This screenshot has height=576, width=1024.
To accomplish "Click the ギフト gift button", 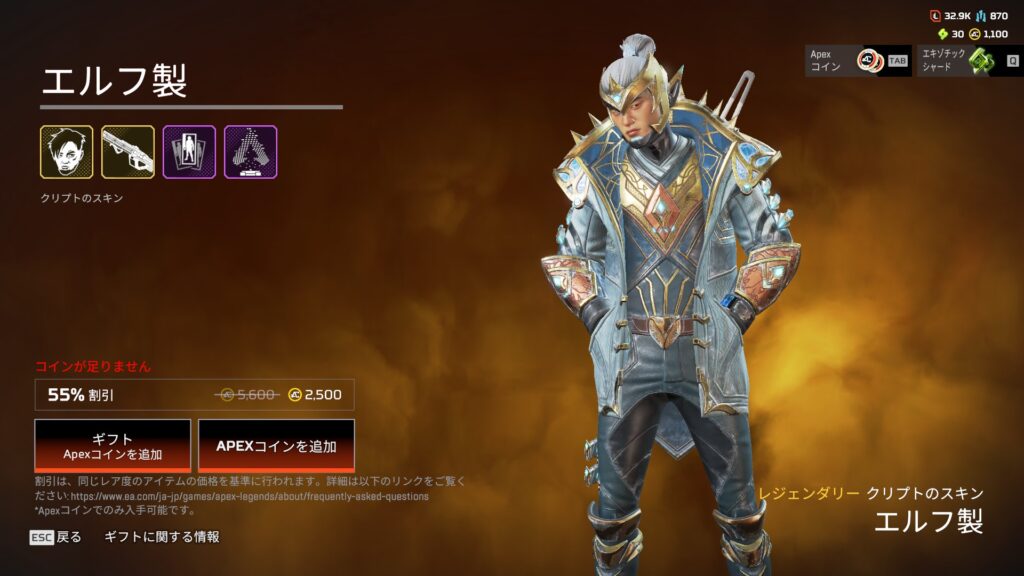I will 113,445.
